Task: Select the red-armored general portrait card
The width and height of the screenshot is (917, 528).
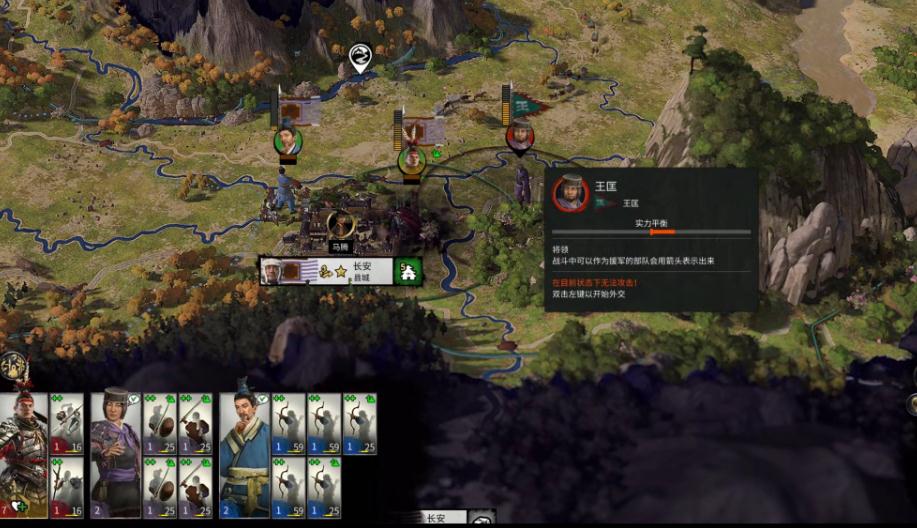Action: (x=23, y=451)
